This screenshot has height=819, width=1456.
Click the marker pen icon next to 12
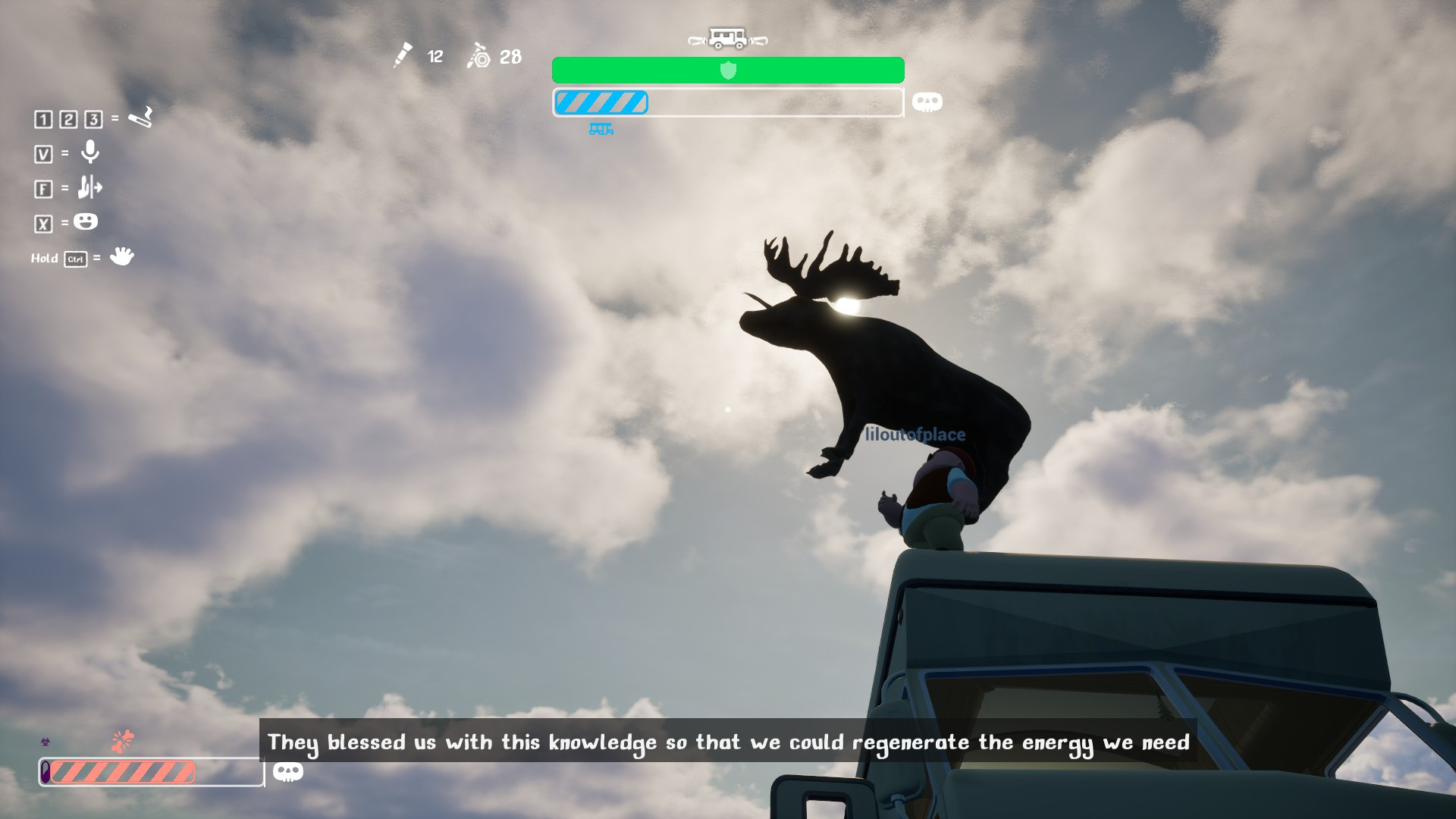403,55
